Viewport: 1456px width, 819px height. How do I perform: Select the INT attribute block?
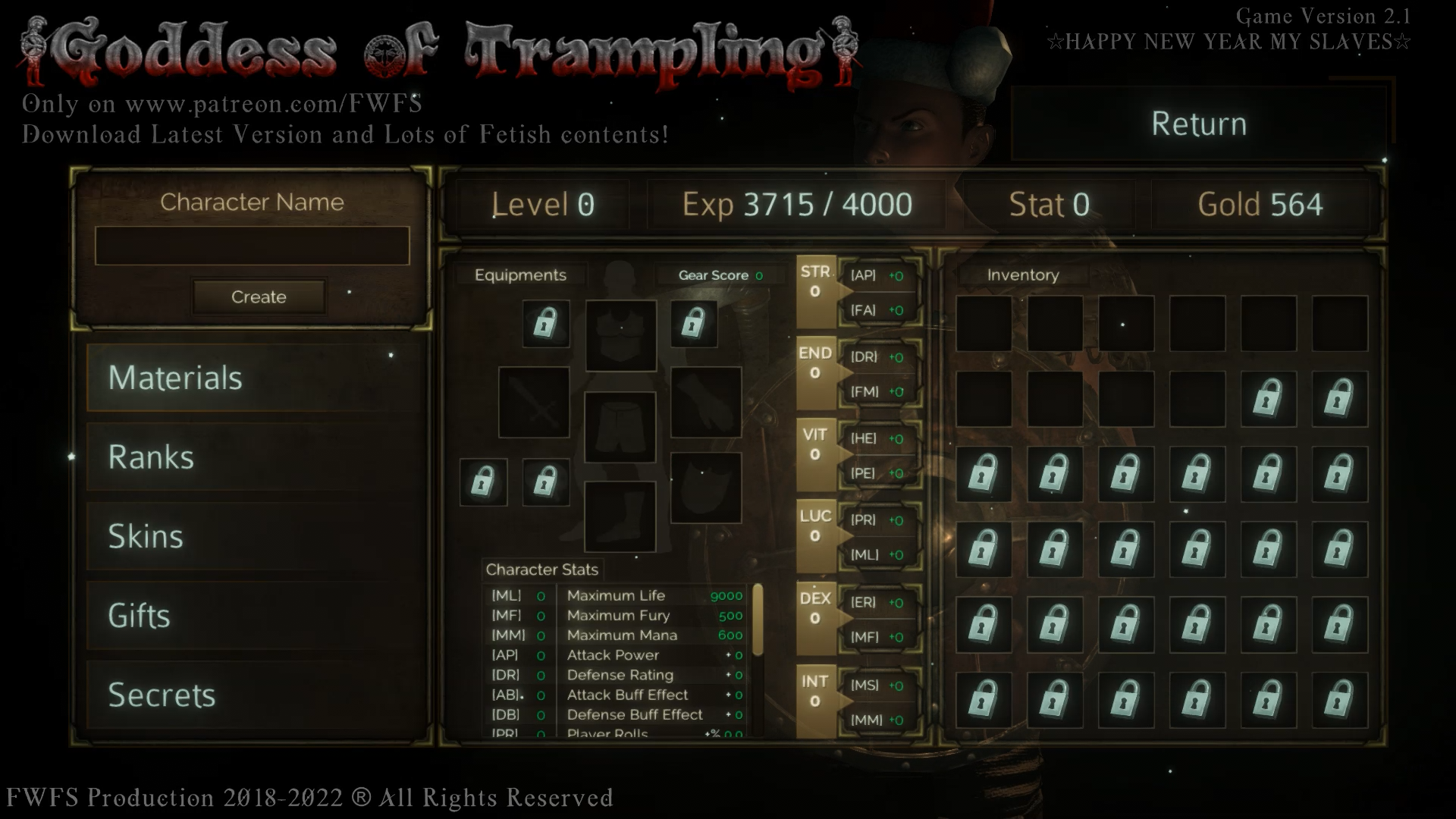click(815, 700)
